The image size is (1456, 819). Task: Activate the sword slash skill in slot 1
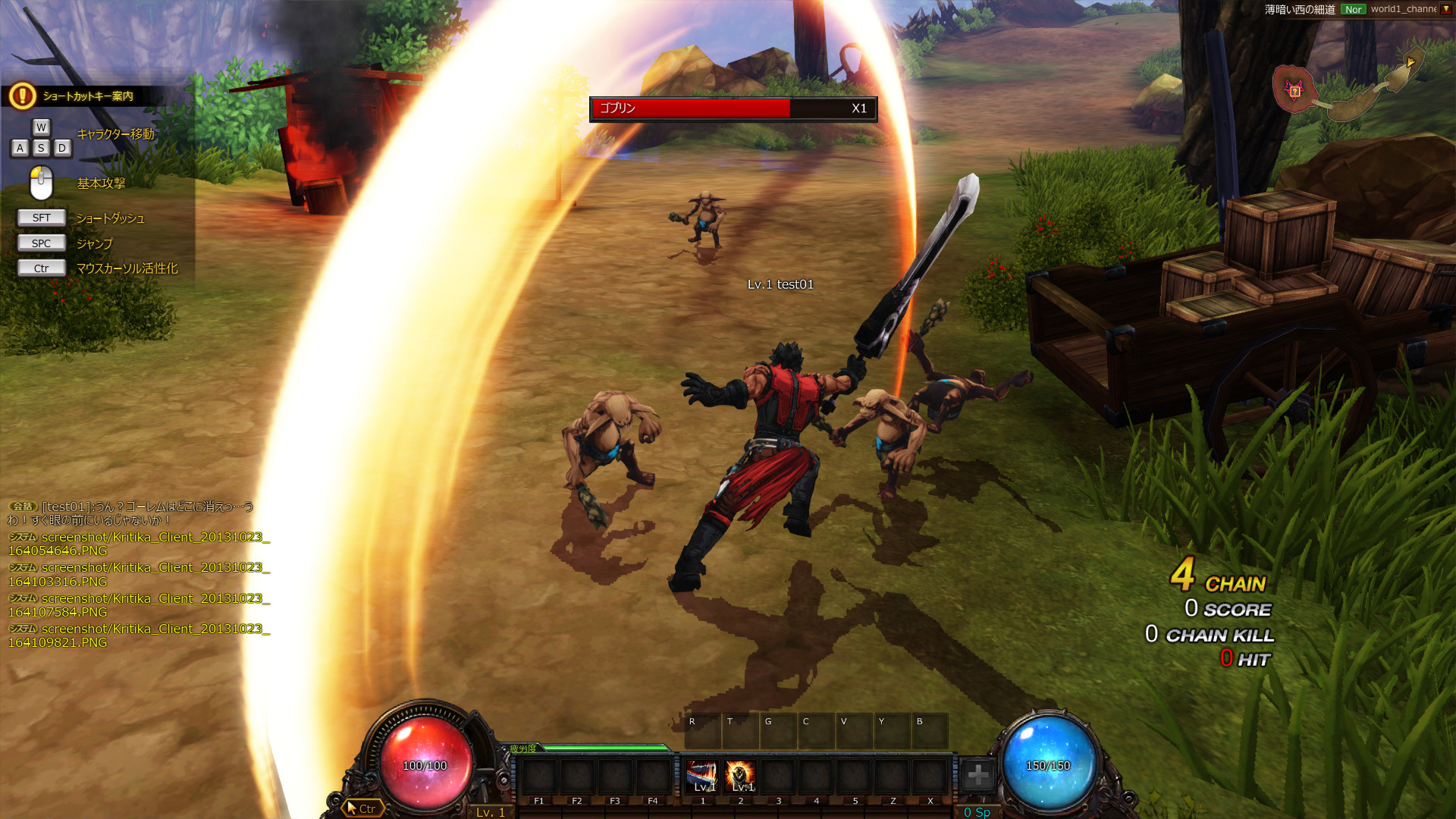[701, 777]
